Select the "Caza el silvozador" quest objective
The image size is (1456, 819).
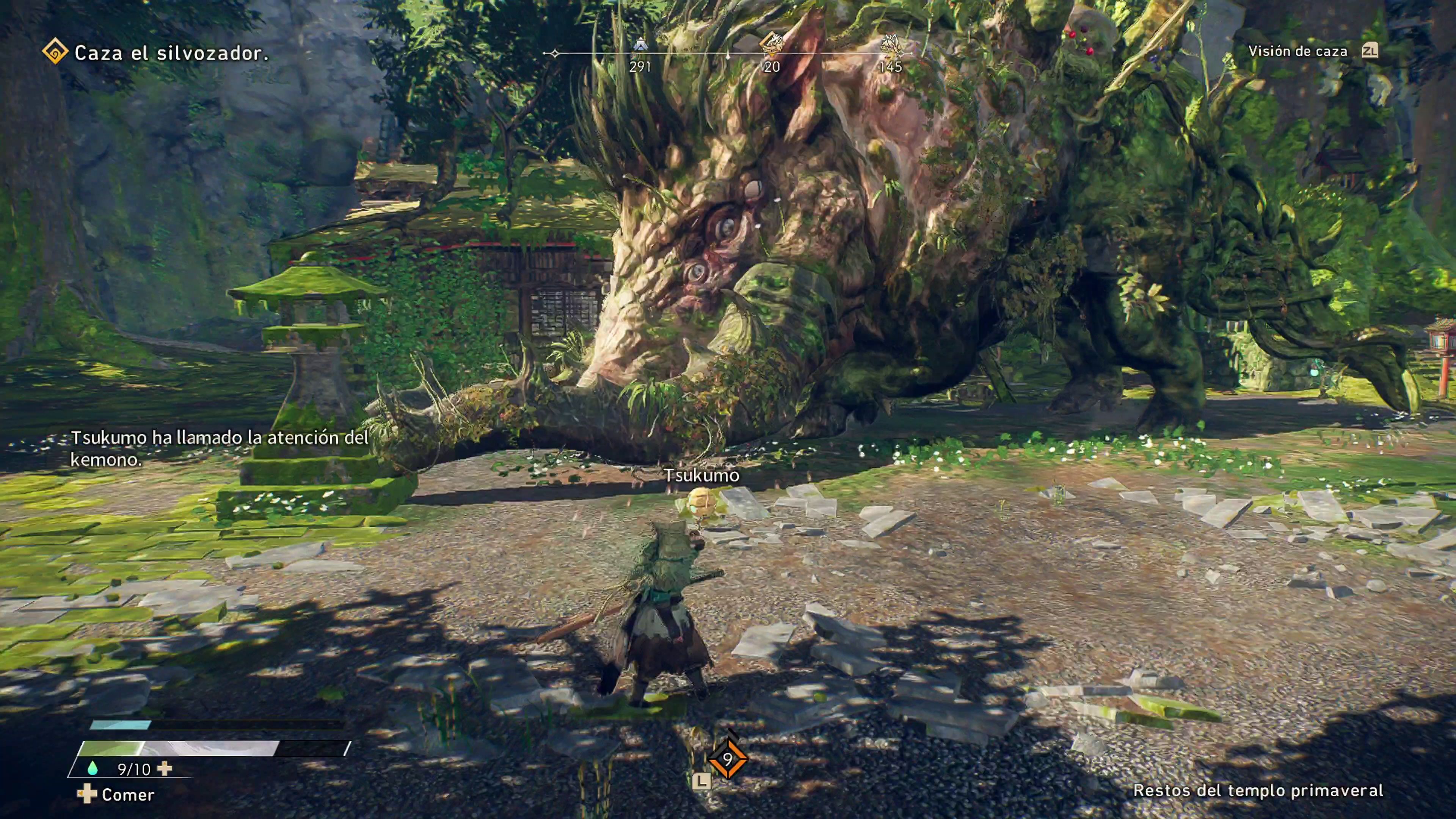click(x=171, y=53)
